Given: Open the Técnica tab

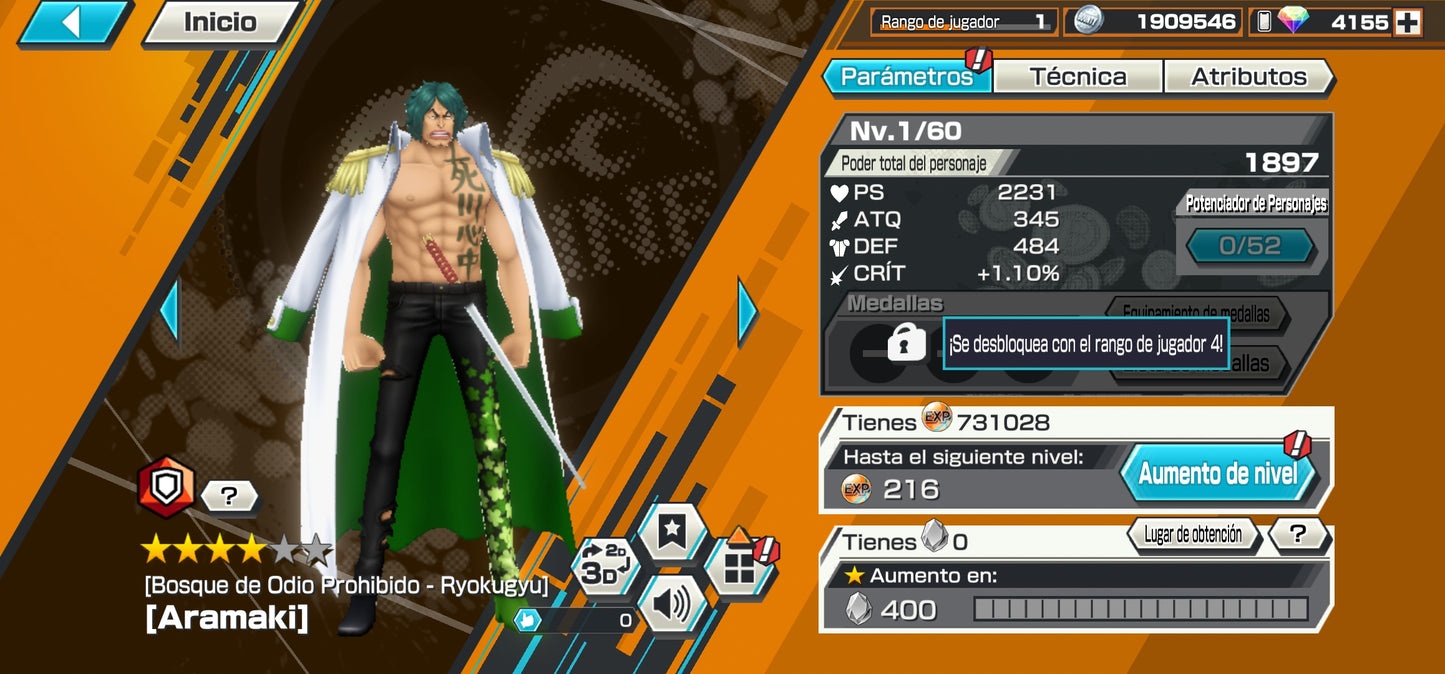Looking at the screenshot, I should point(1077,77).
